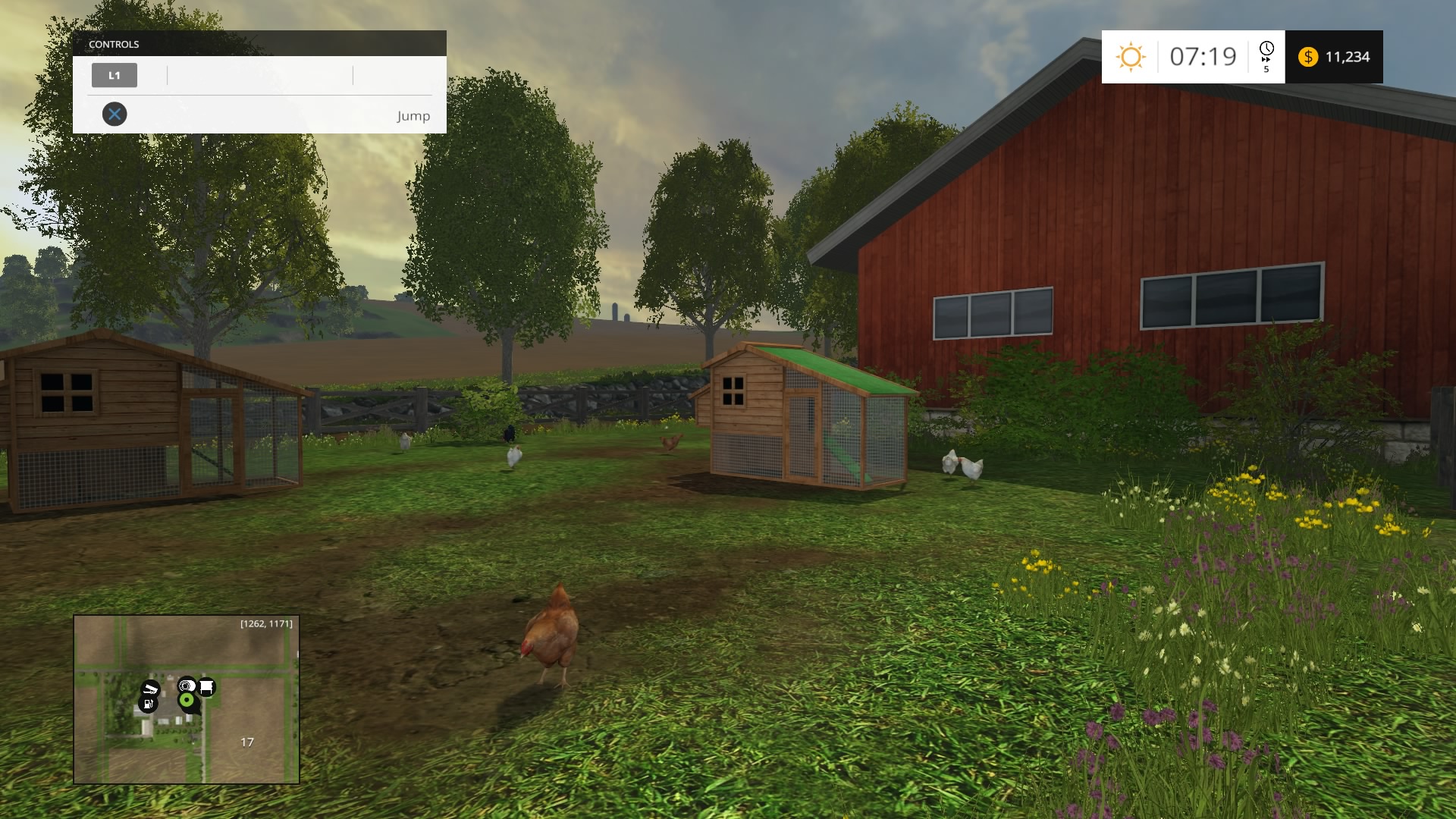This screenshot has width=1456, height=819.
Task: Click the 11,234 money balance
Action: [1348, 56]
